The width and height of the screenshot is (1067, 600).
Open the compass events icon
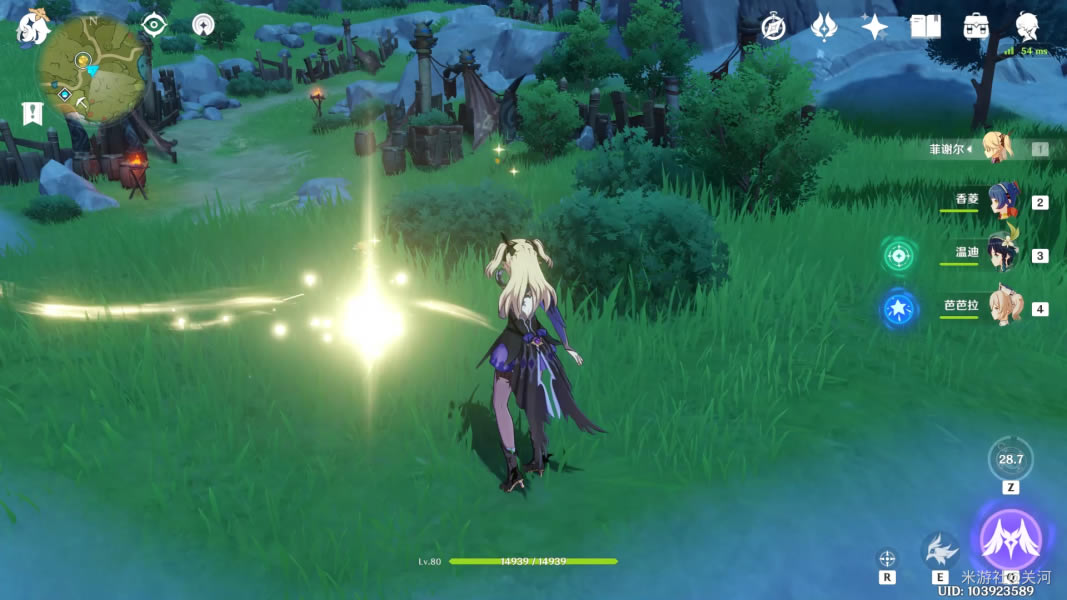point(773,27)
